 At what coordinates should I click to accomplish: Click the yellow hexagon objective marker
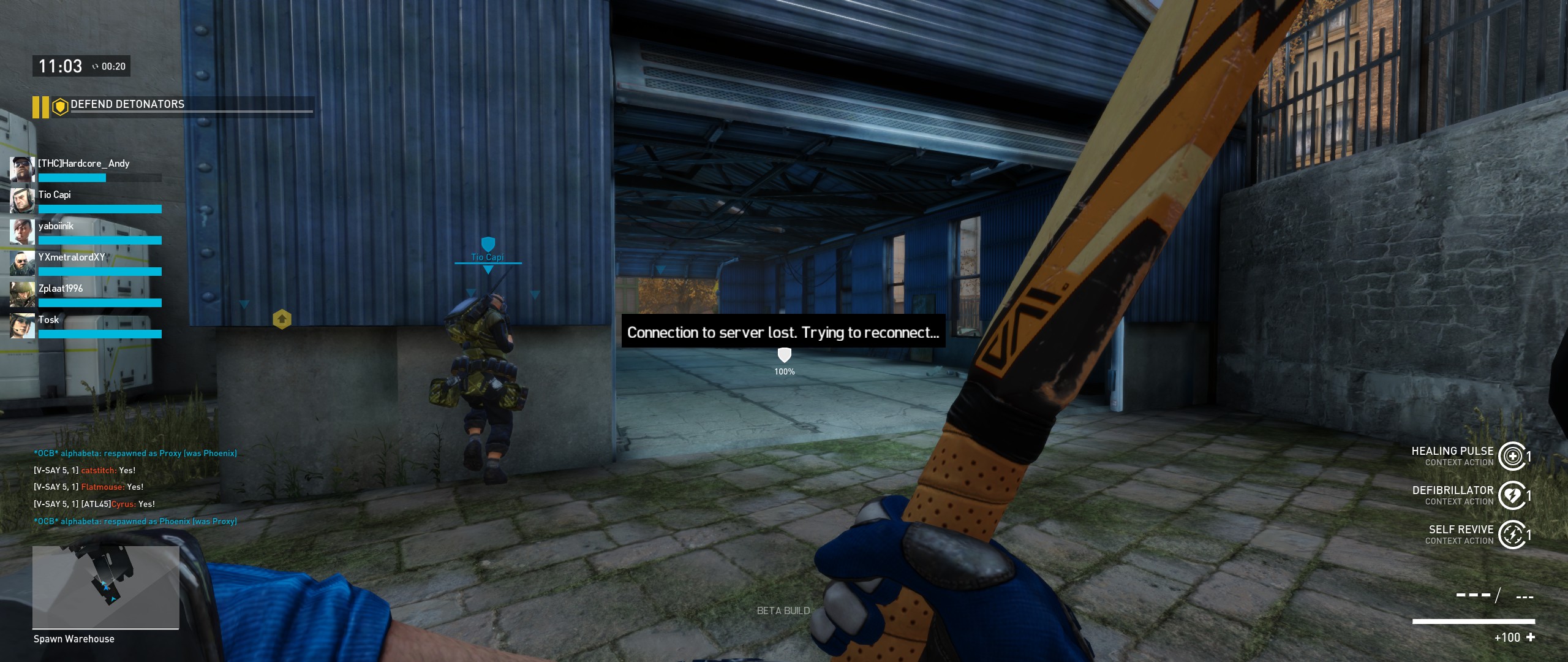tap(282, 319)
